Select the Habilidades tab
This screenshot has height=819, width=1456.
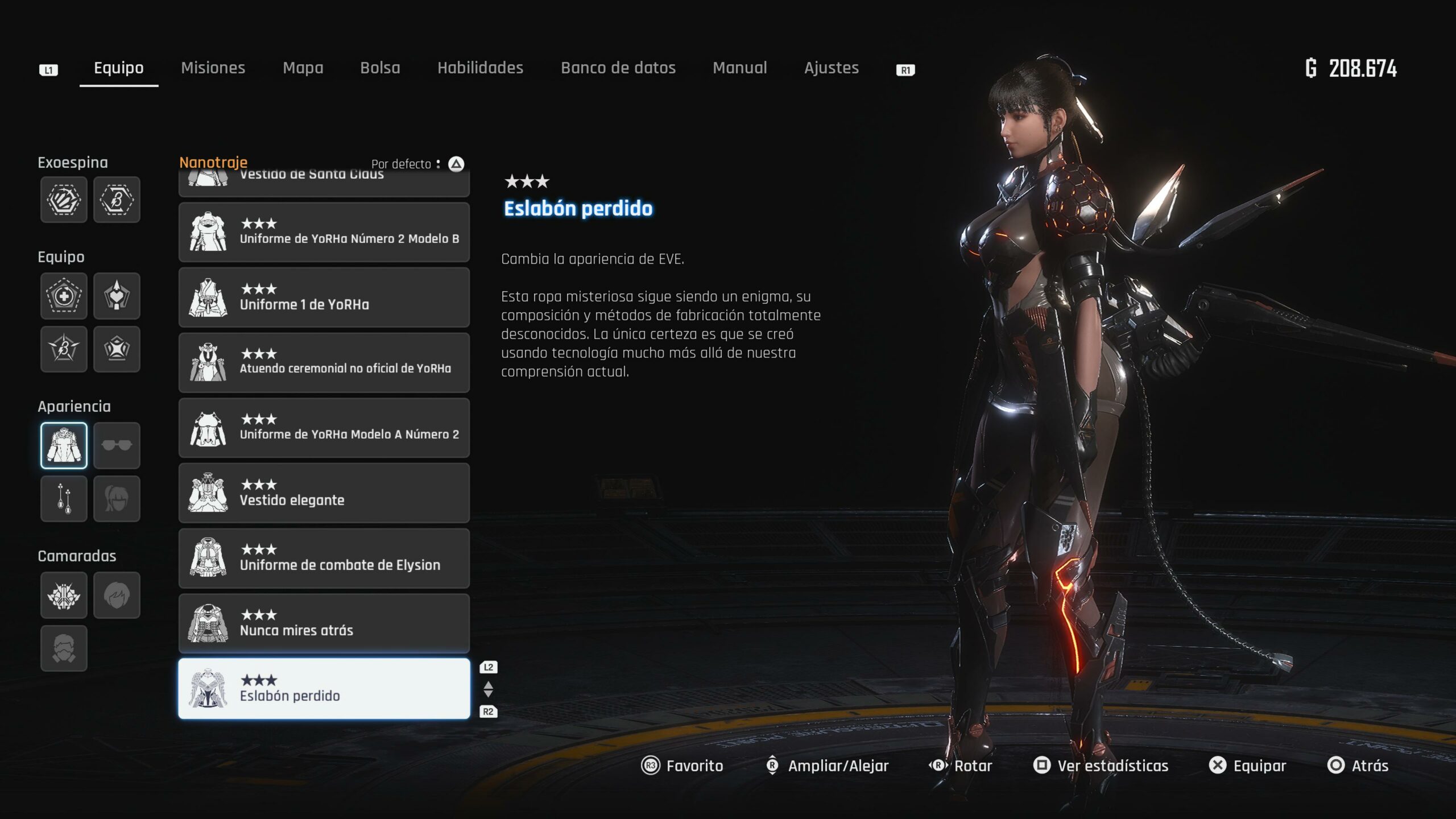point(480,68)
